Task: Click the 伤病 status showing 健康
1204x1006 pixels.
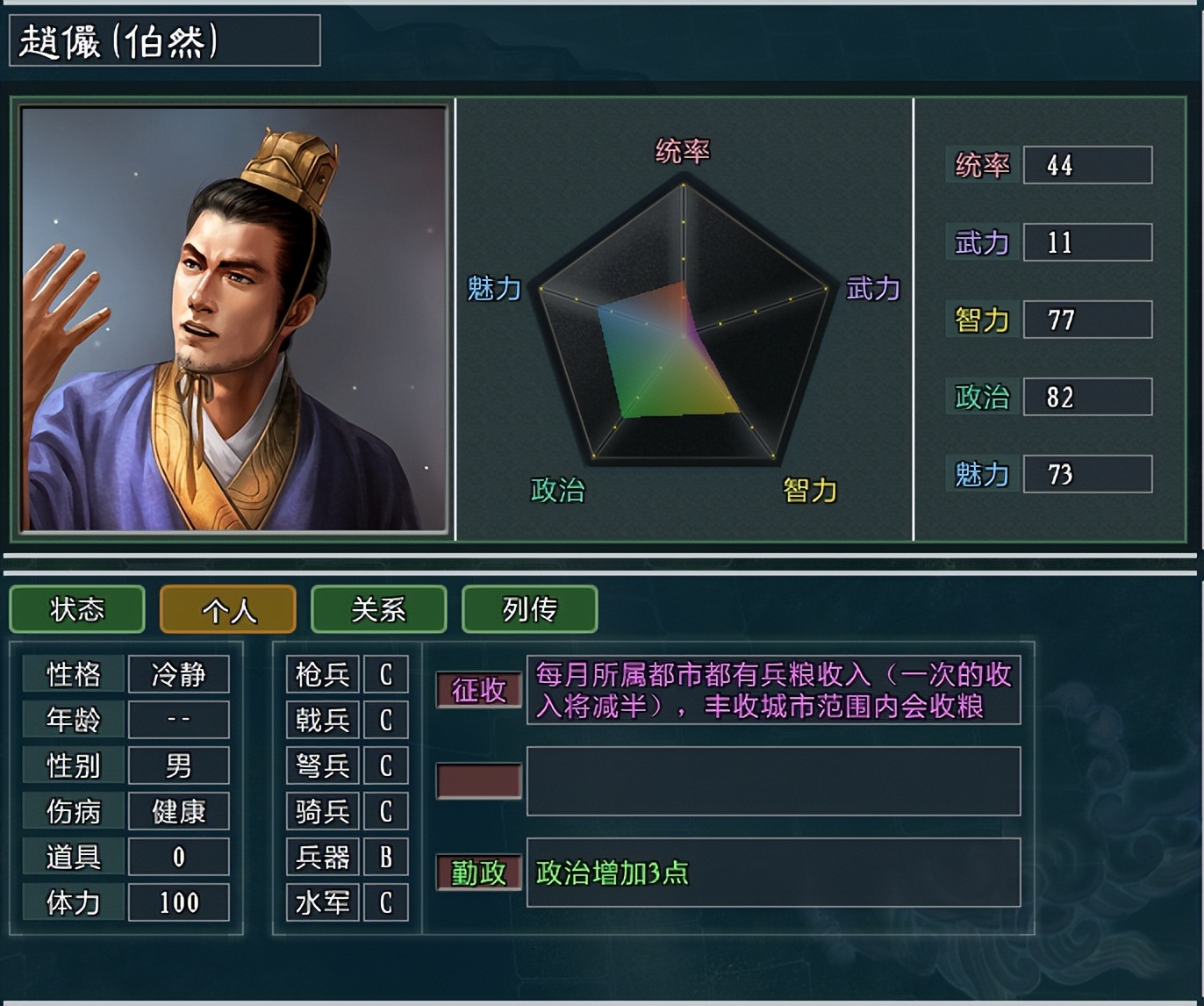Action: pos(178,811)
